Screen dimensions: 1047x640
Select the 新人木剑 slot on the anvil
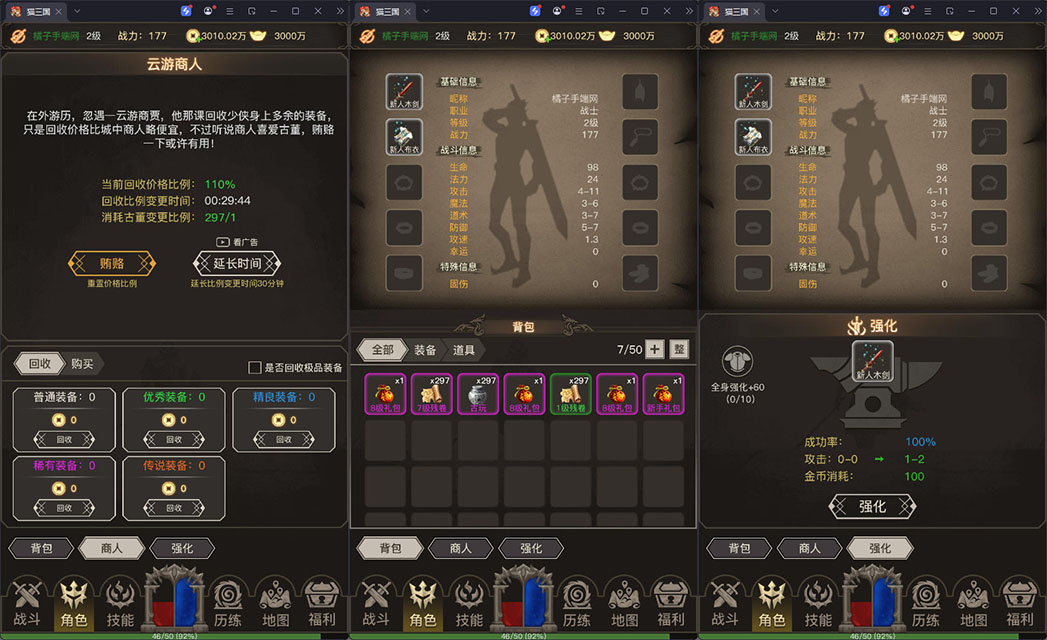[872, 362]
